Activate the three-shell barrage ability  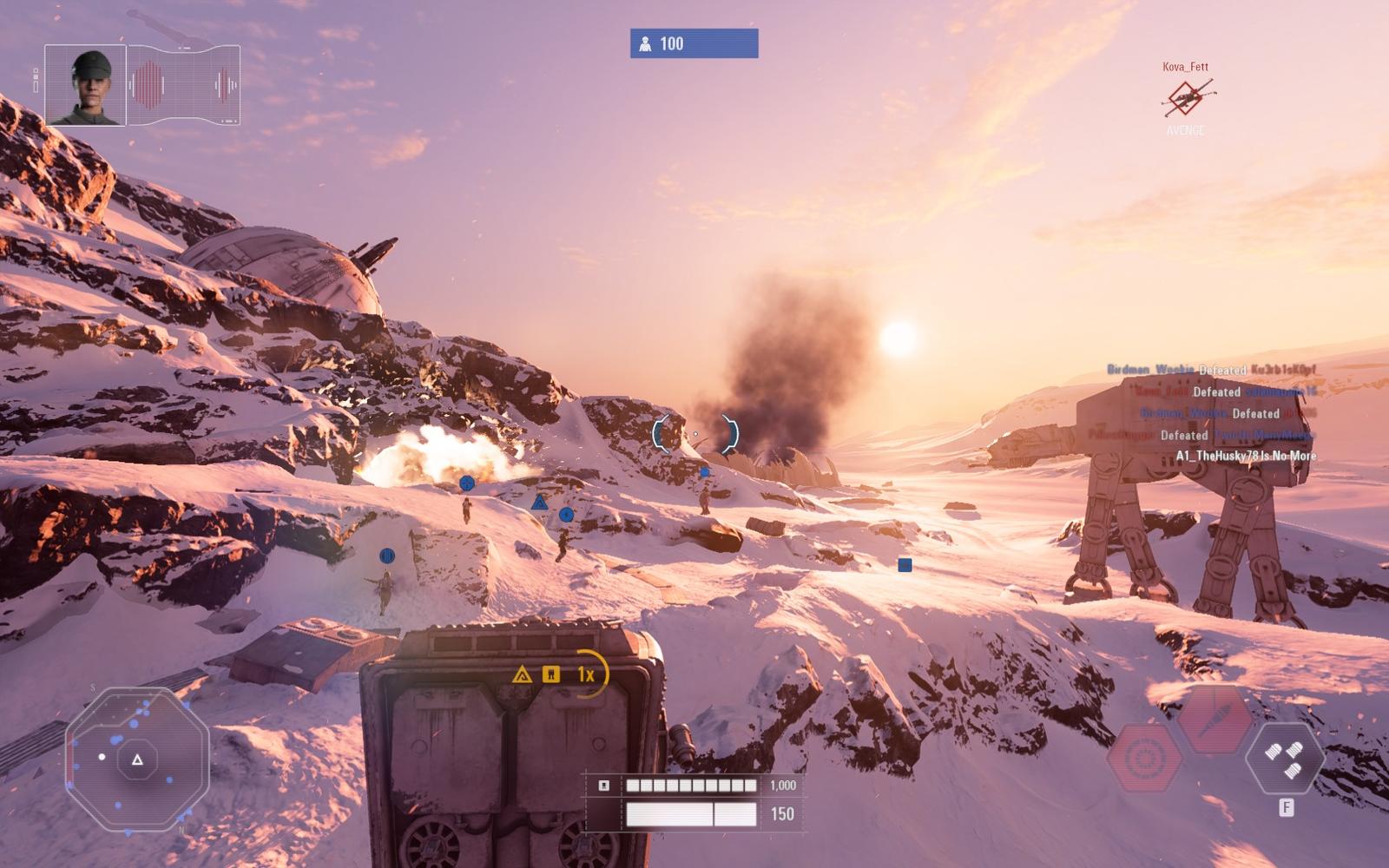pyautogui.click(x=1284, y=757)
